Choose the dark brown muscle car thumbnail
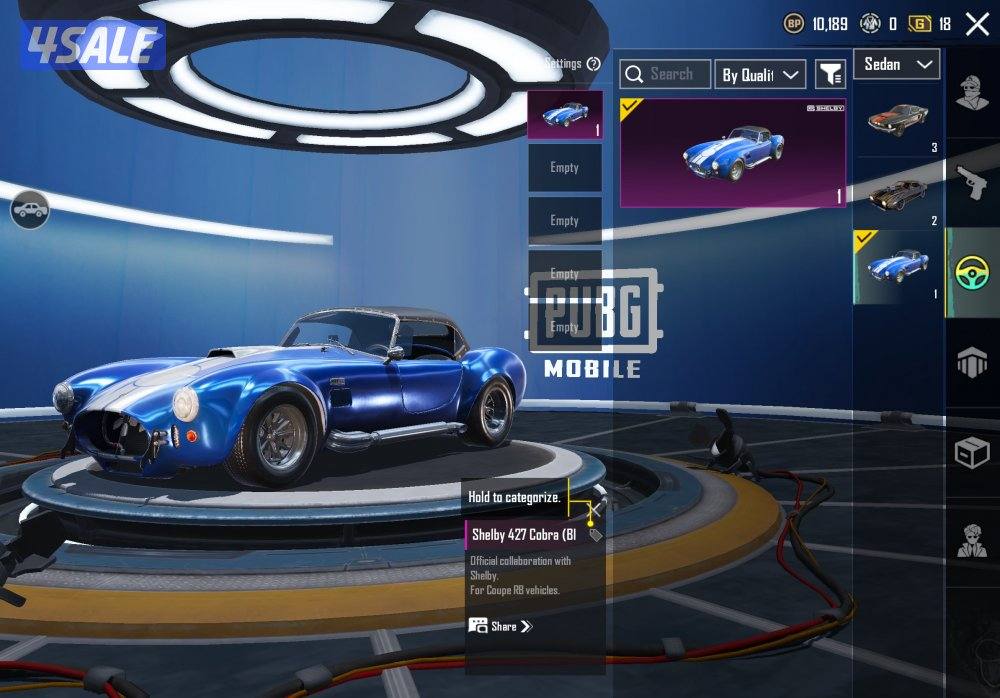The image size is (1000, 698). tap(897, 194)
